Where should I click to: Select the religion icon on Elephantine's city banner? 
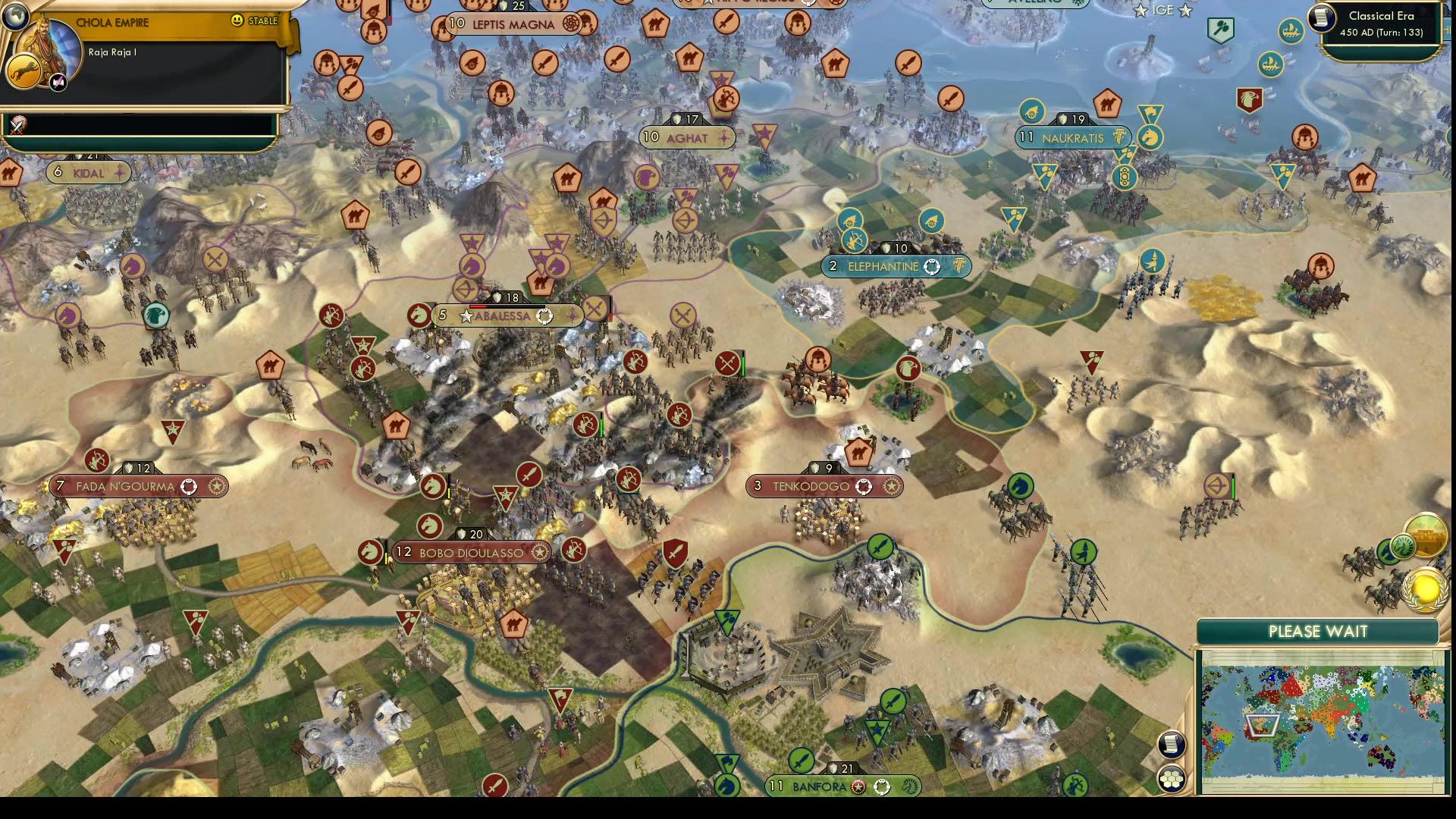pyautogui.click(x=931, y=266)
